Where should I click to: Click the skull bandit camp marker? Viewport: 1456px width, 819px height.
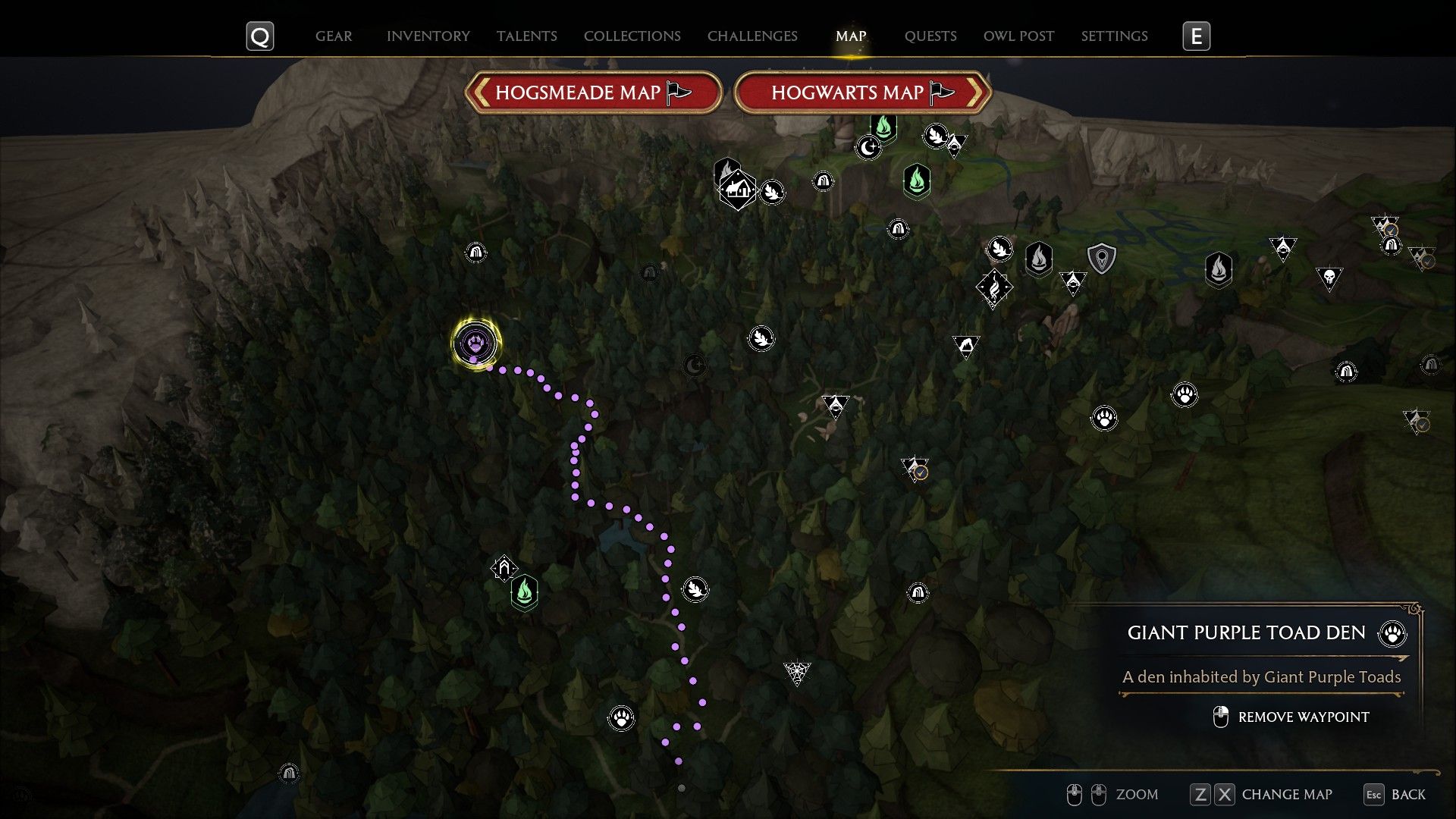click(1329, 278)
